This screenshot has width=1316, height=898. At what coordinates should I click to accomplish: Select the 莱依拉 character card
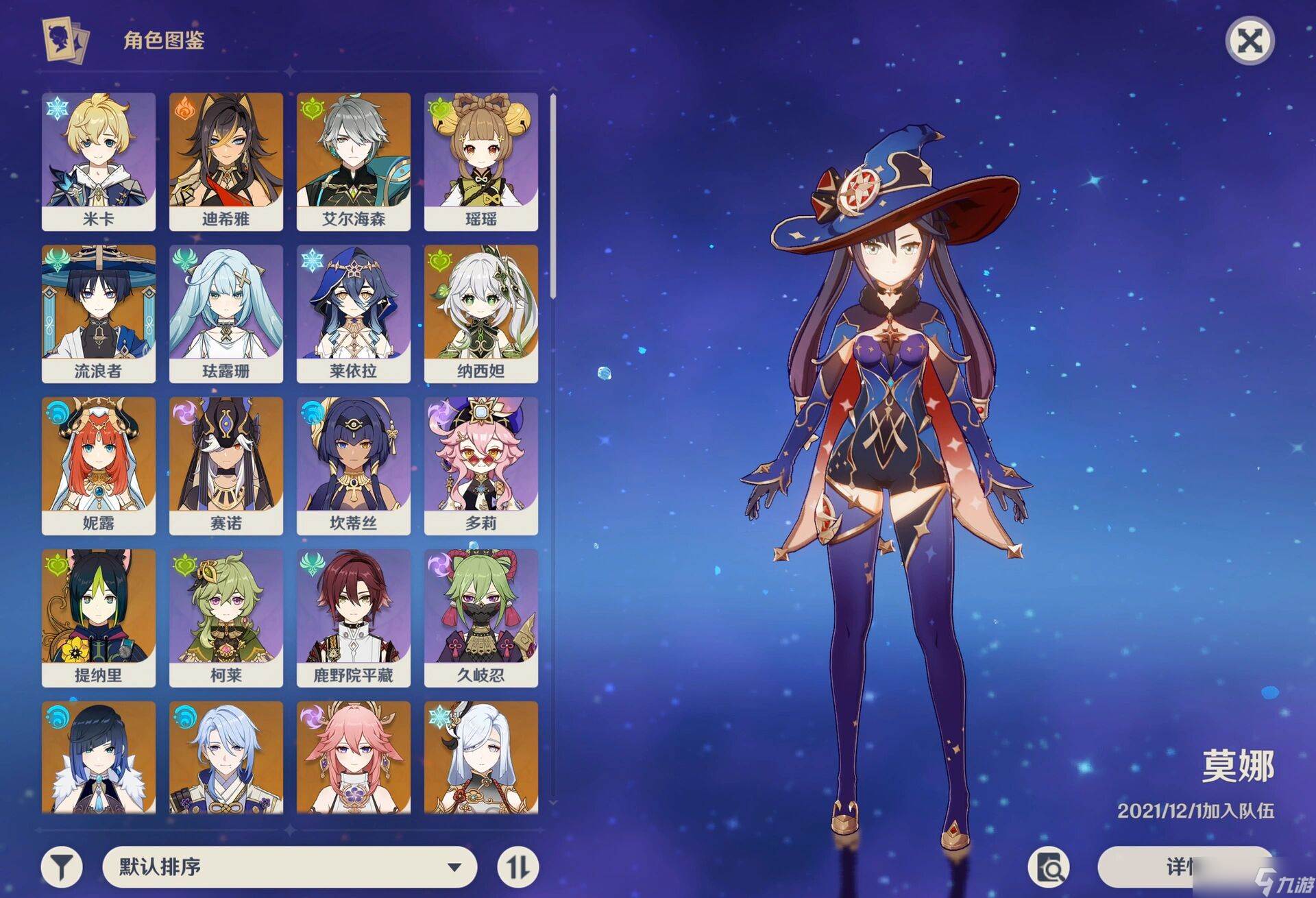coord(354,313)
